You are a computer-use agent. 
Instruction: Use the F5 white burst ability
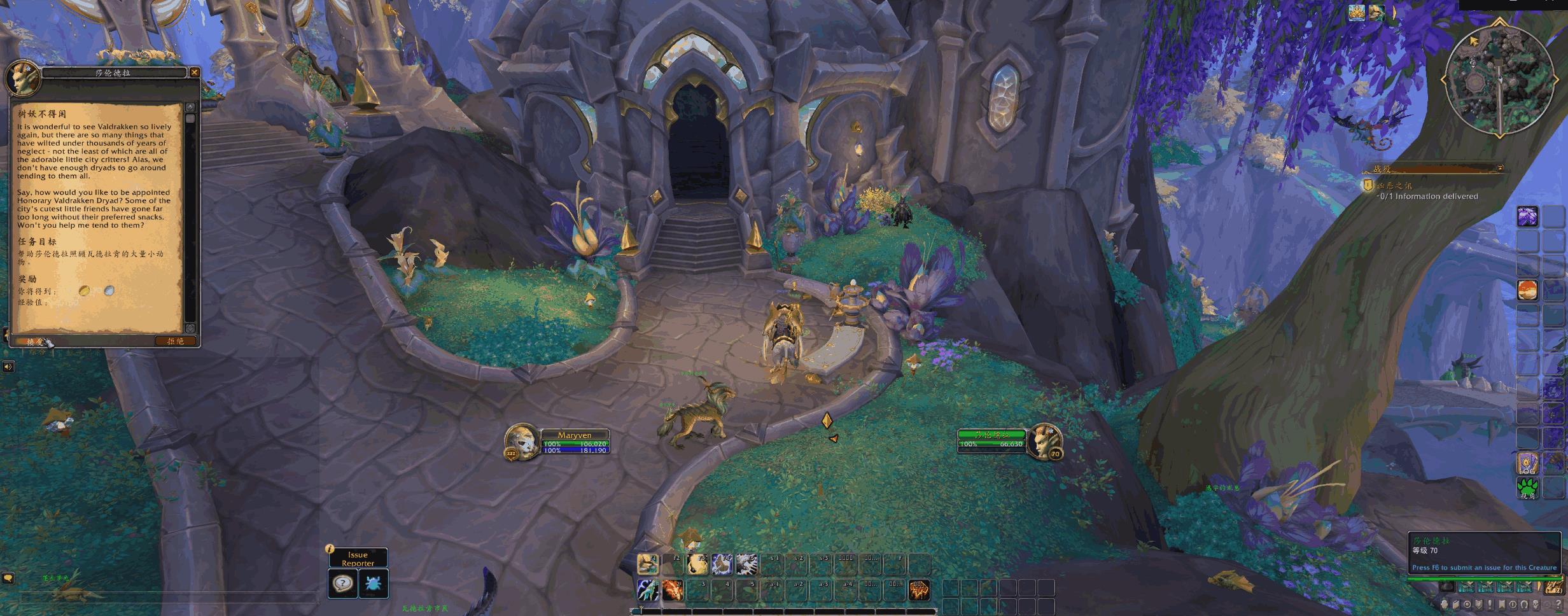[x=747, y=564]
